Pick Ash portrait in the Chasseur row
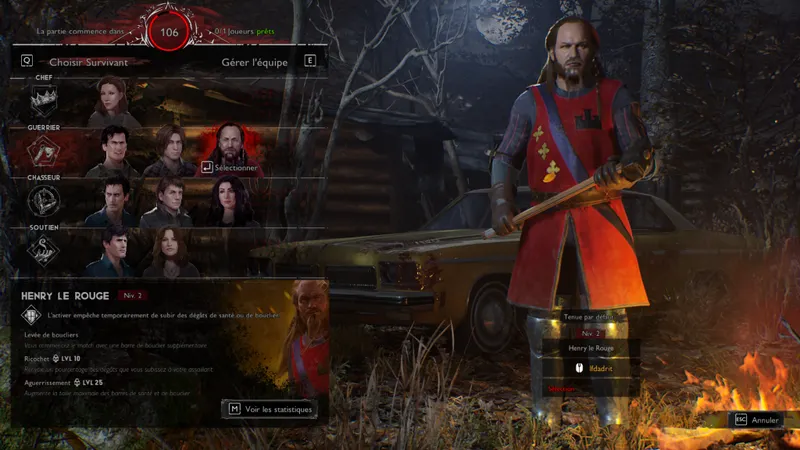Viewport: 800px width, 450px height. 113,202
